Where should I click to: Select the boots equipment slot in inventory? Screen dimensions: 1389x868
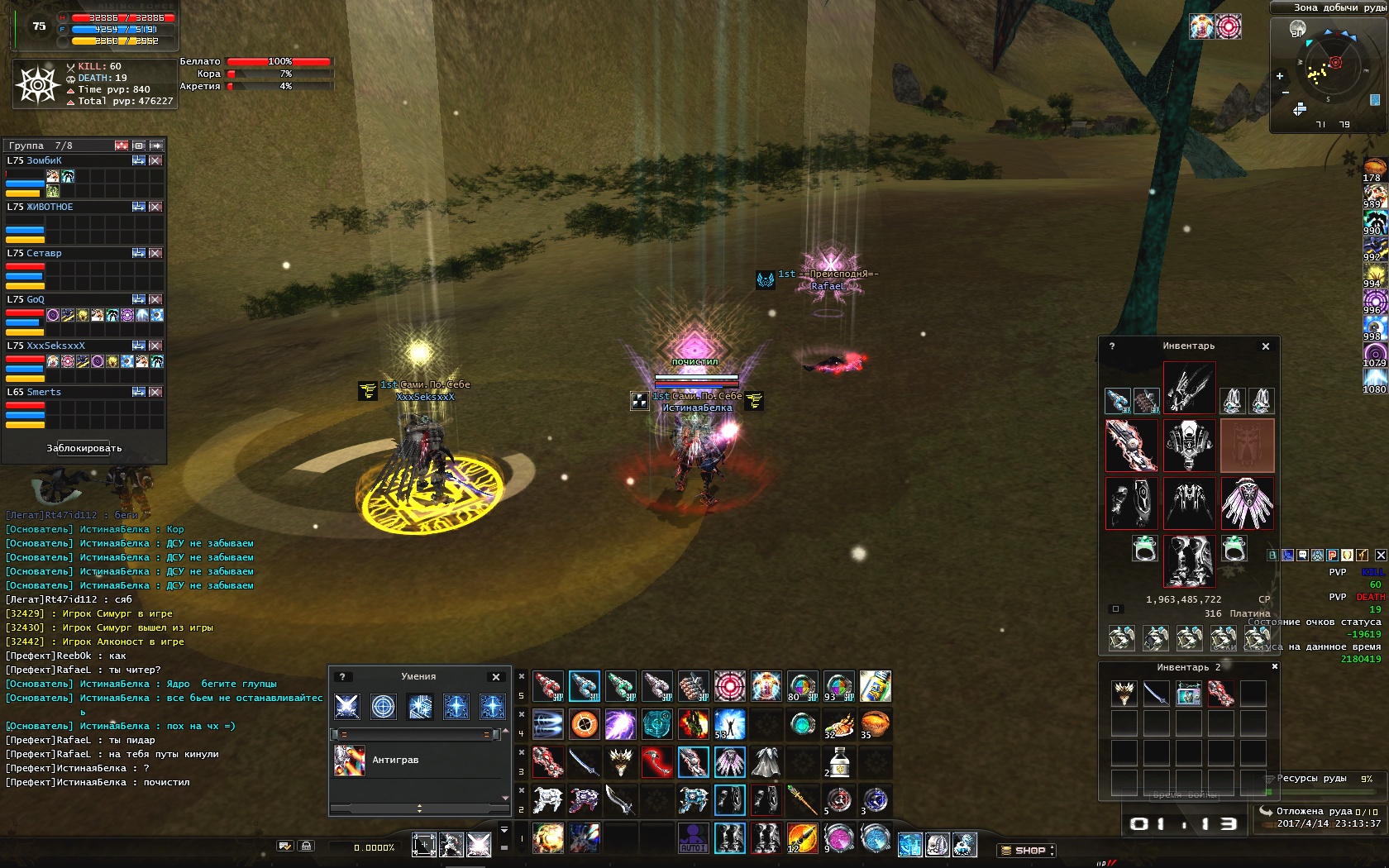pos(1189,560)
